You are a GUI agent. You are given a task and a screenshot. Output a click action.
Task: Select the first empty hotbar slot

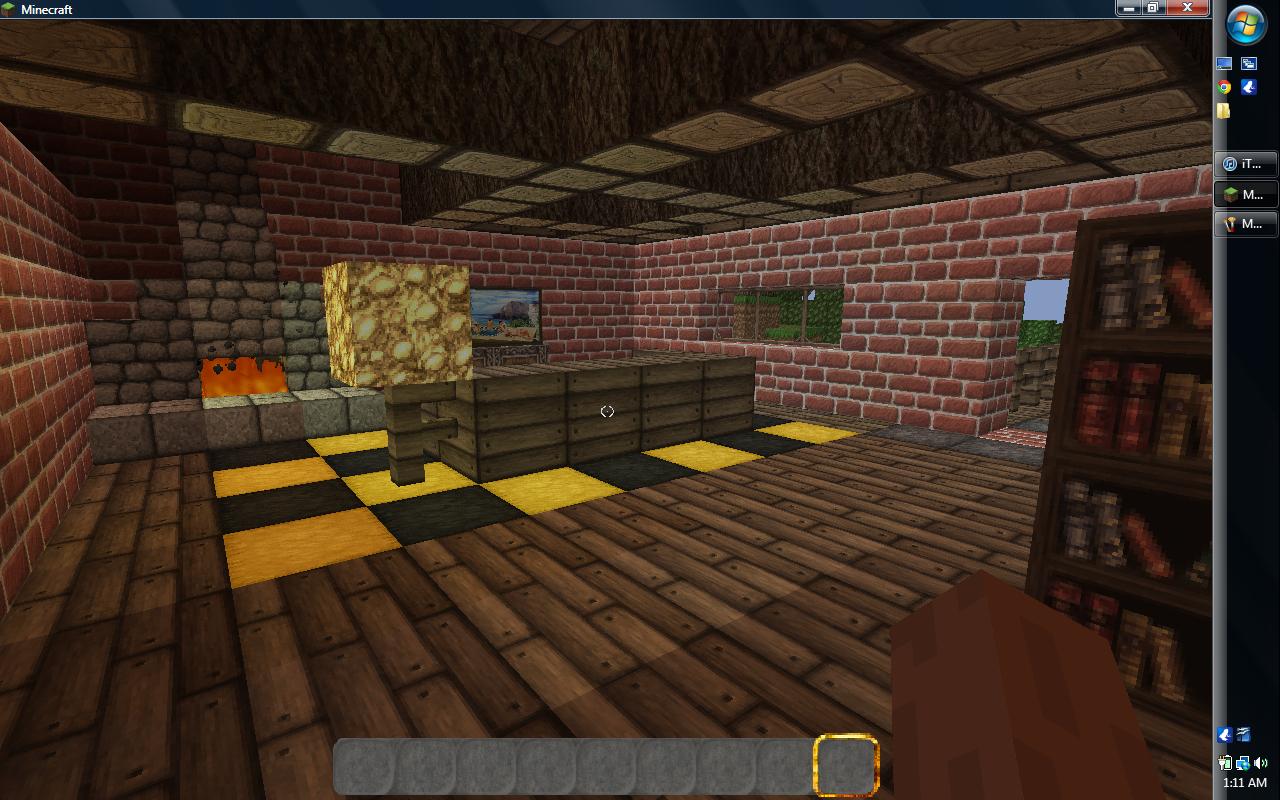[364, 765]
